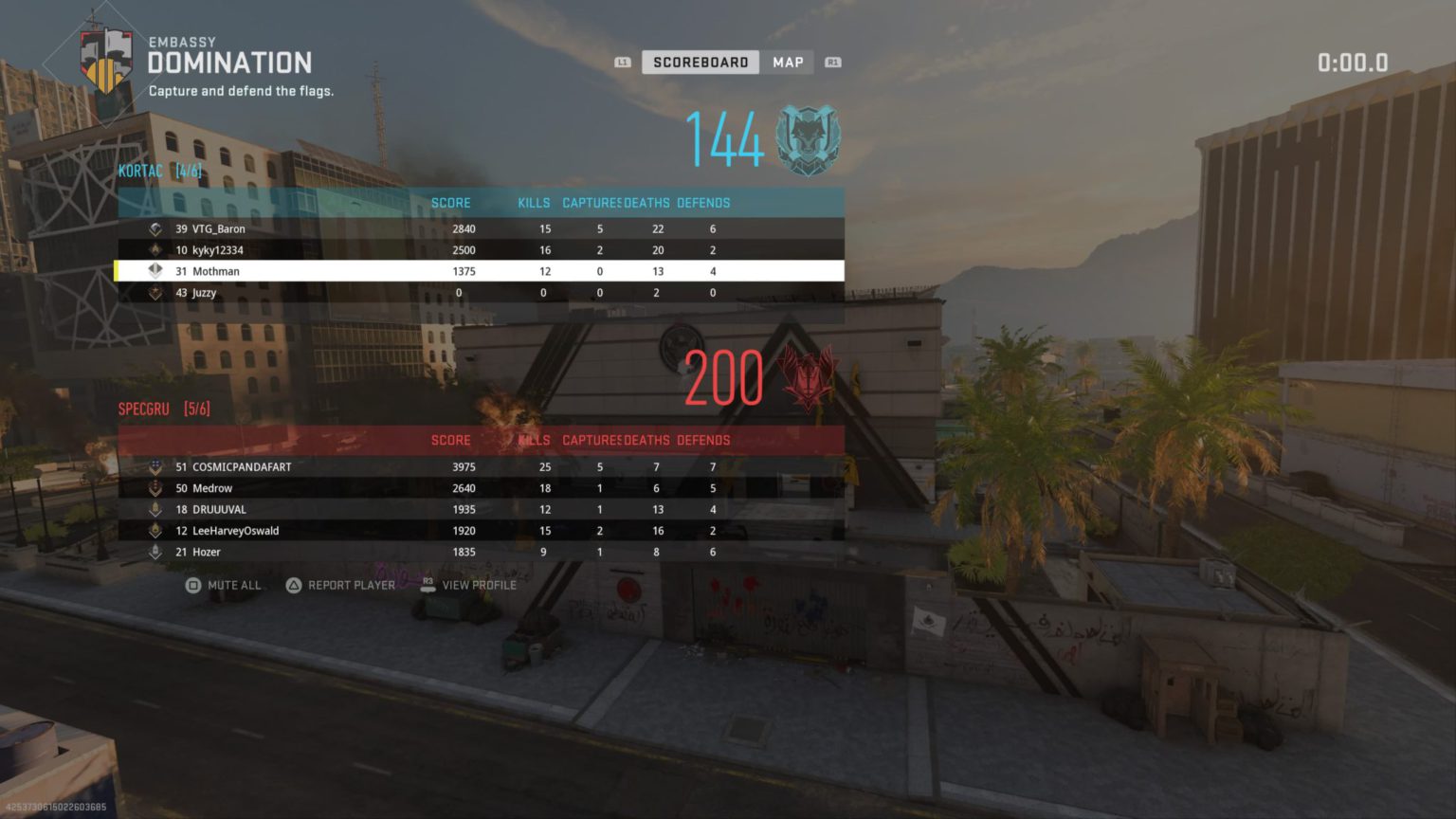This screenshot has height=819, width=1456.
Task: Click Mothman's rank emblem in the highlighted row
Action: (x=155, y=271)
